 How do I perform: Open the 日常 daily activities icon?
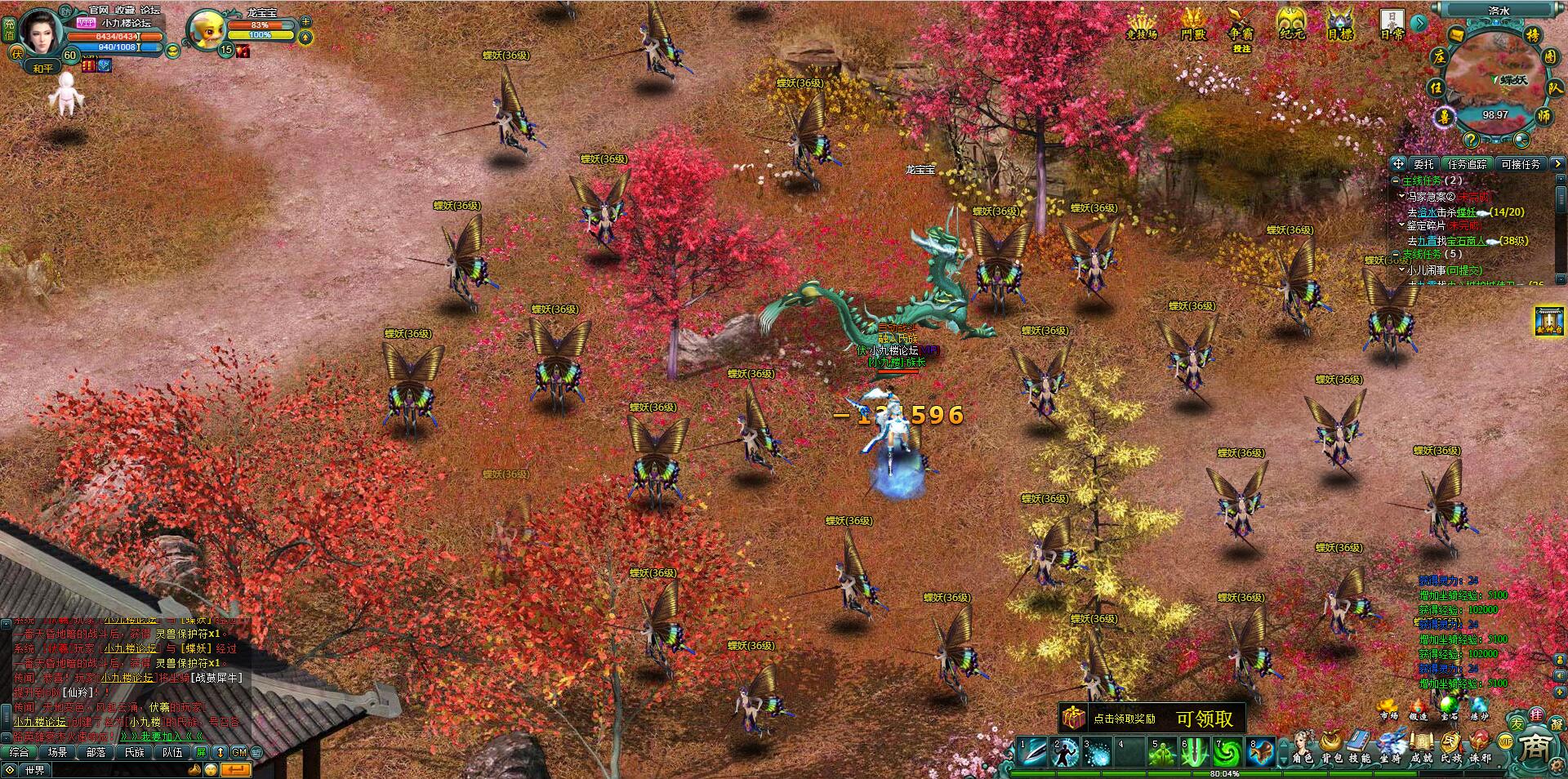click(x=1391, y=23)
